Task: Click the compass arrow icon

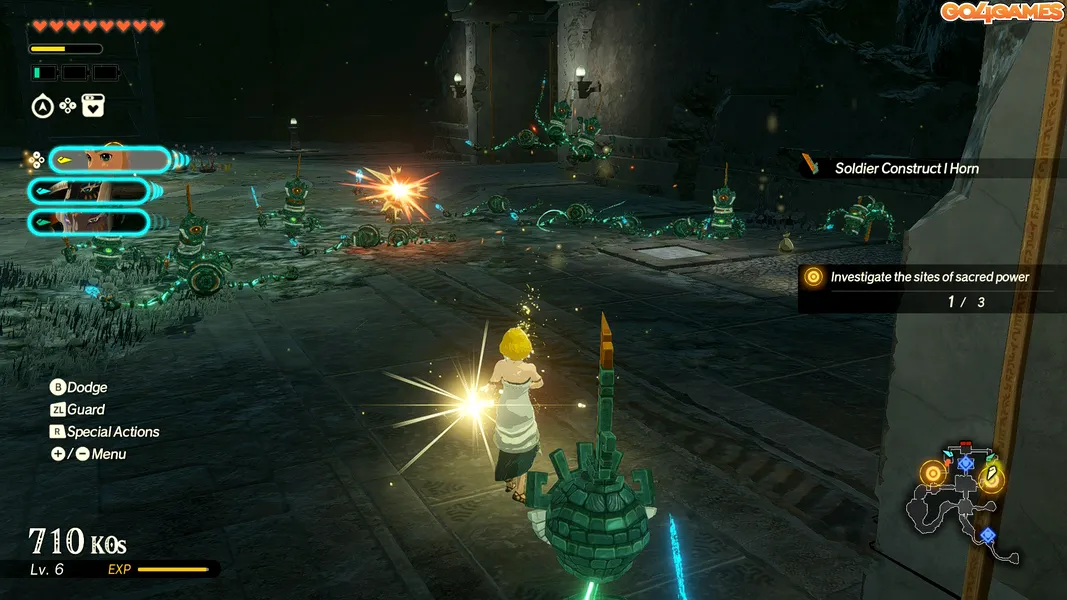Action: pyautogui.click(x=42, y=106)
